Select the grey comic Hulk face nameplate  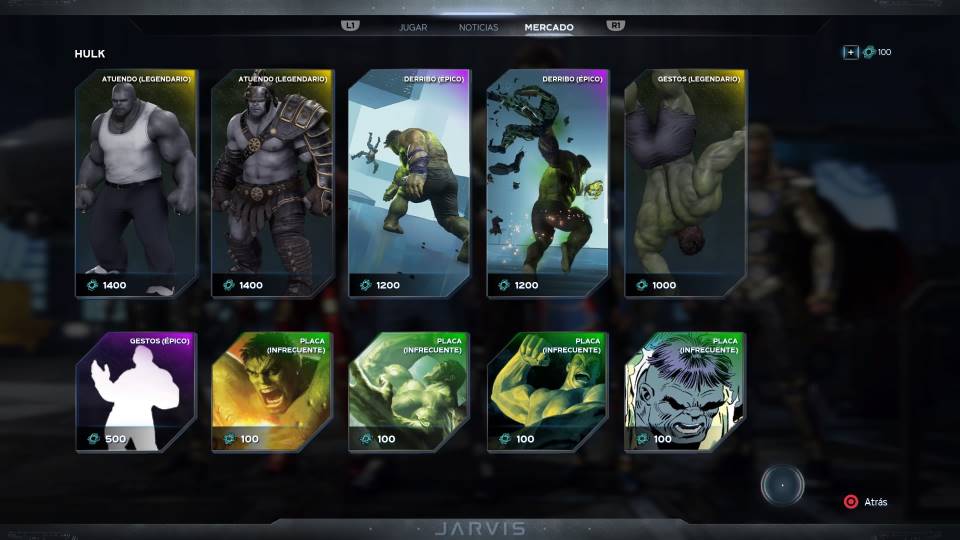(x=685, y=392)
